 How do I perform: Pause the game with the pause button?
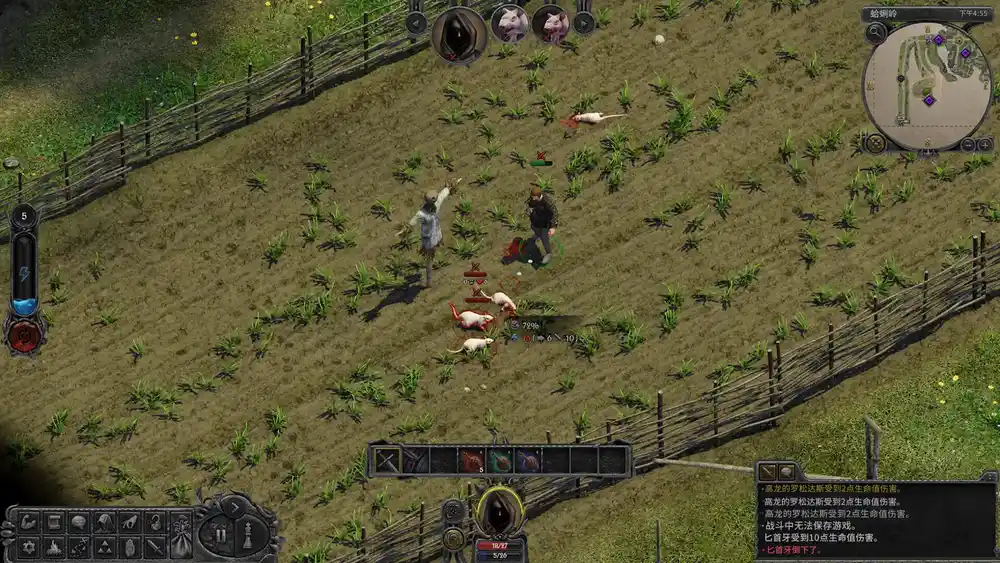pyautogui.click(x=220, y=533)
